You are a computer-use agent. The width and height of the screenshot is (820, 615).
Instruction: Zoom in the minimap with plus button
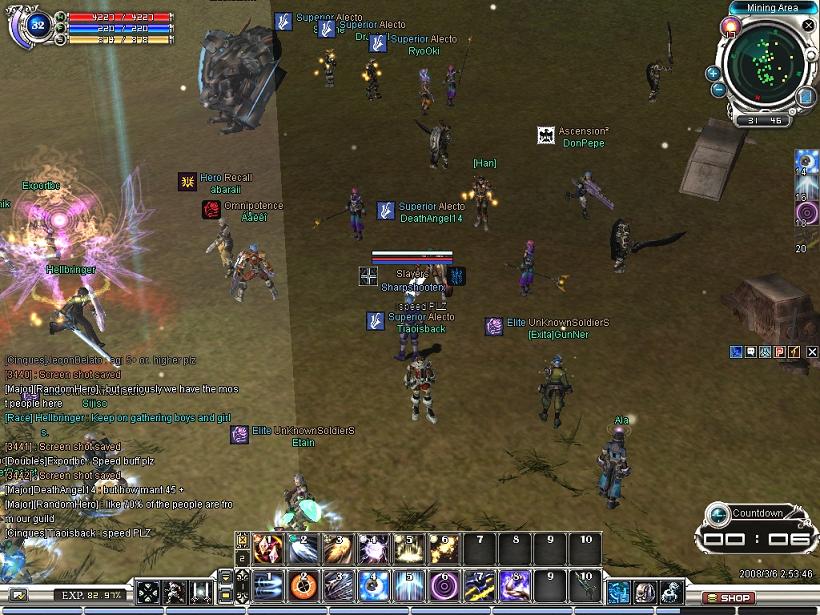pos(713,73)
